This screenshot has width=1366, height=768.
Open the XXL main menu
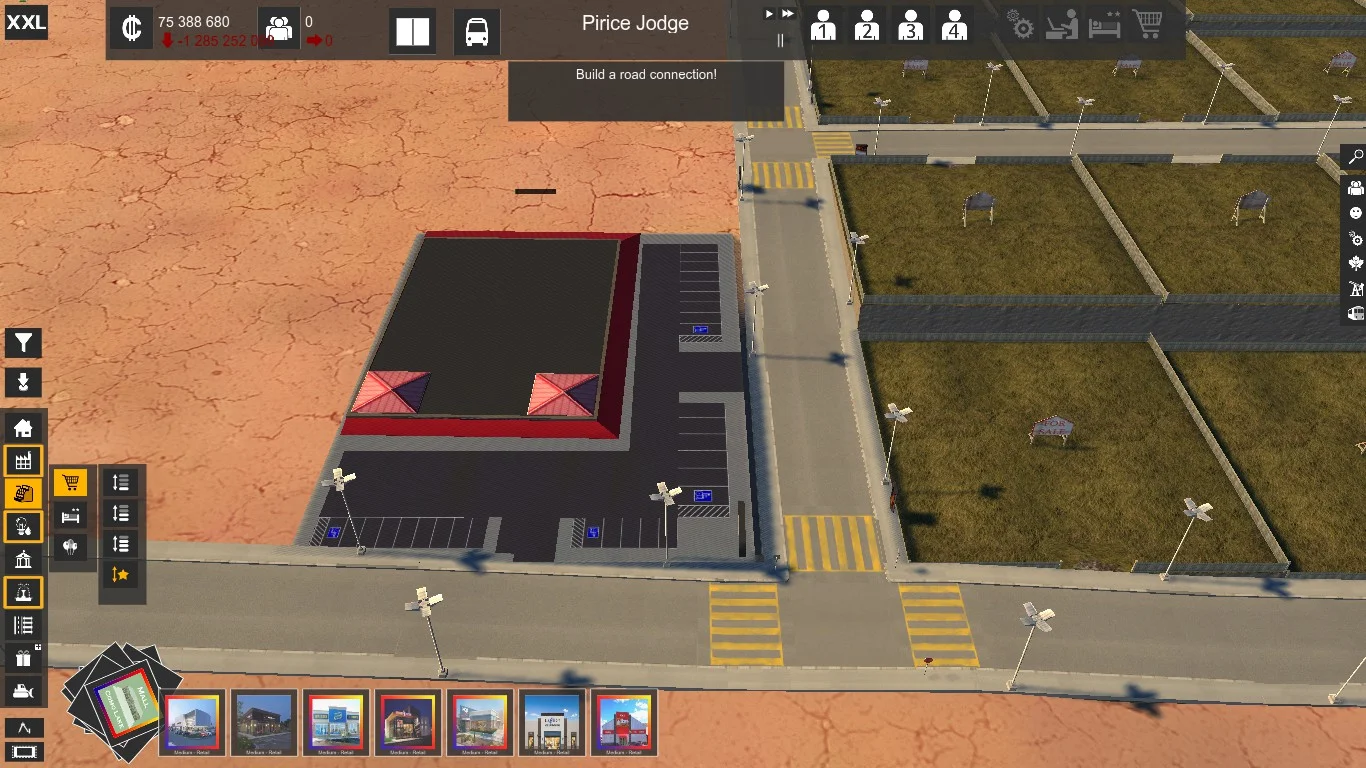(26, 22)
